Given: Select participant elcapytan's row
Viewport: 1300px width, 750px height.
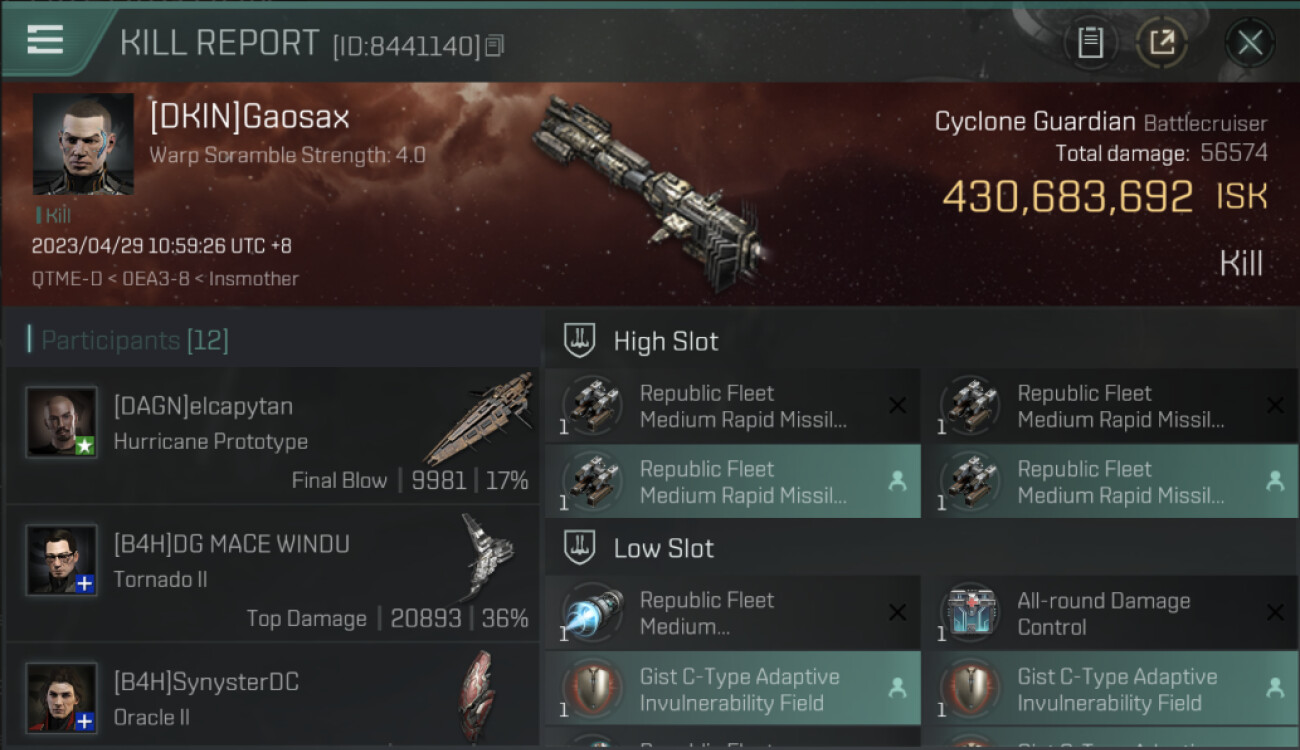Looking at the screenshot, I should pyautogui.click(x=272, y=434).
